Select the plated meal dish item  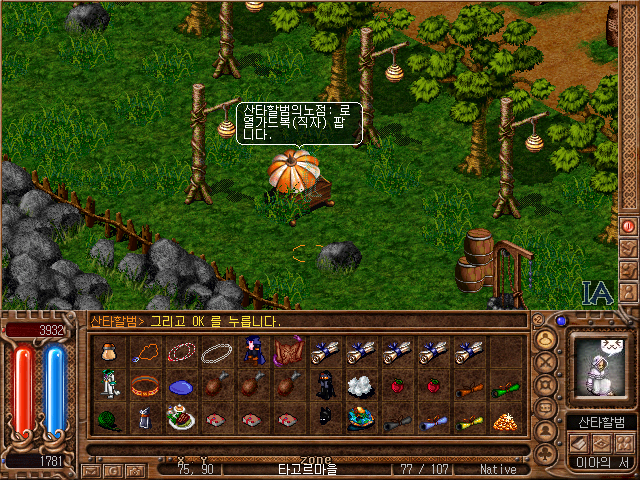click(x=181, y=420)
